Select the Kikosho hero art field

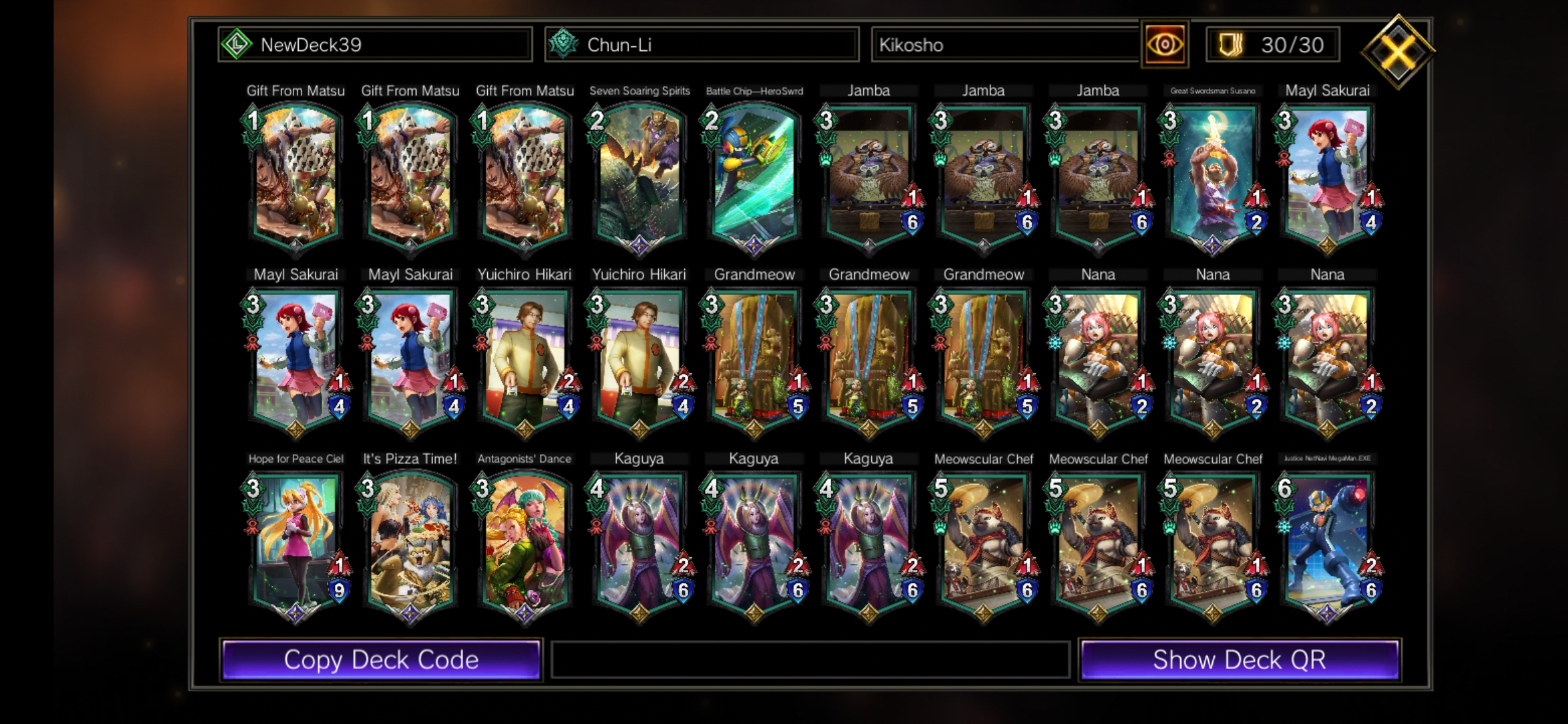click(1005, 45)
